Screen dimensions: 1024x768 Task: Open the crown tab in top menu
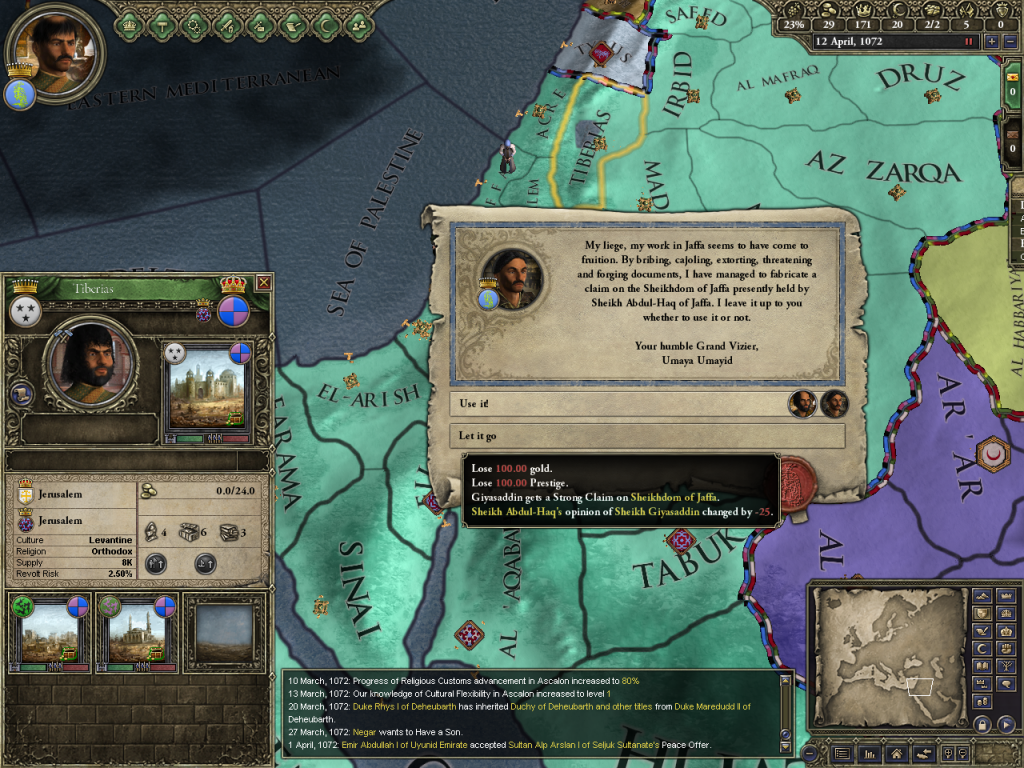[x=129, y=20]
